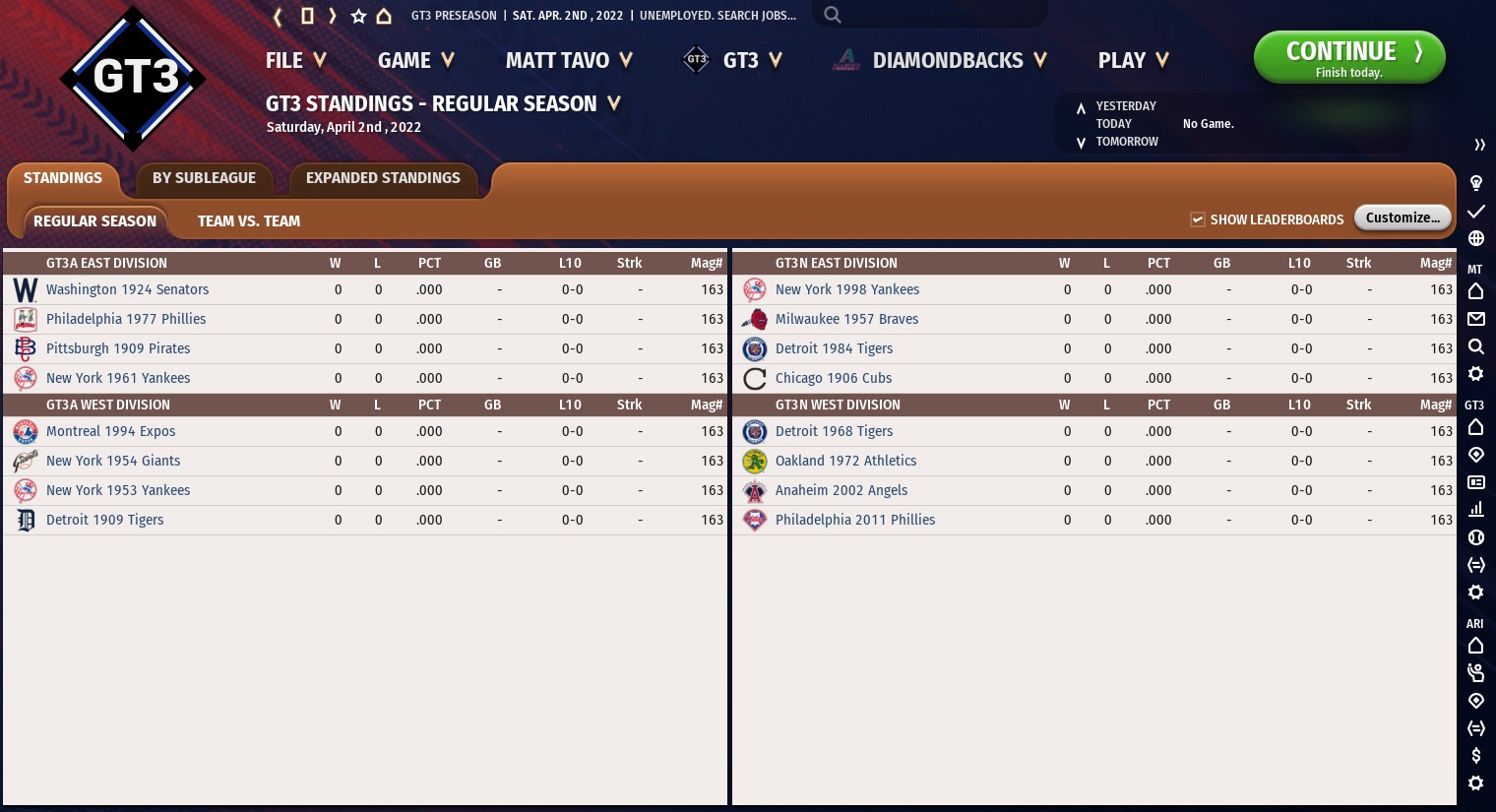
Task: Open the Game dropdown menu
Action: (x=415, y=61)
